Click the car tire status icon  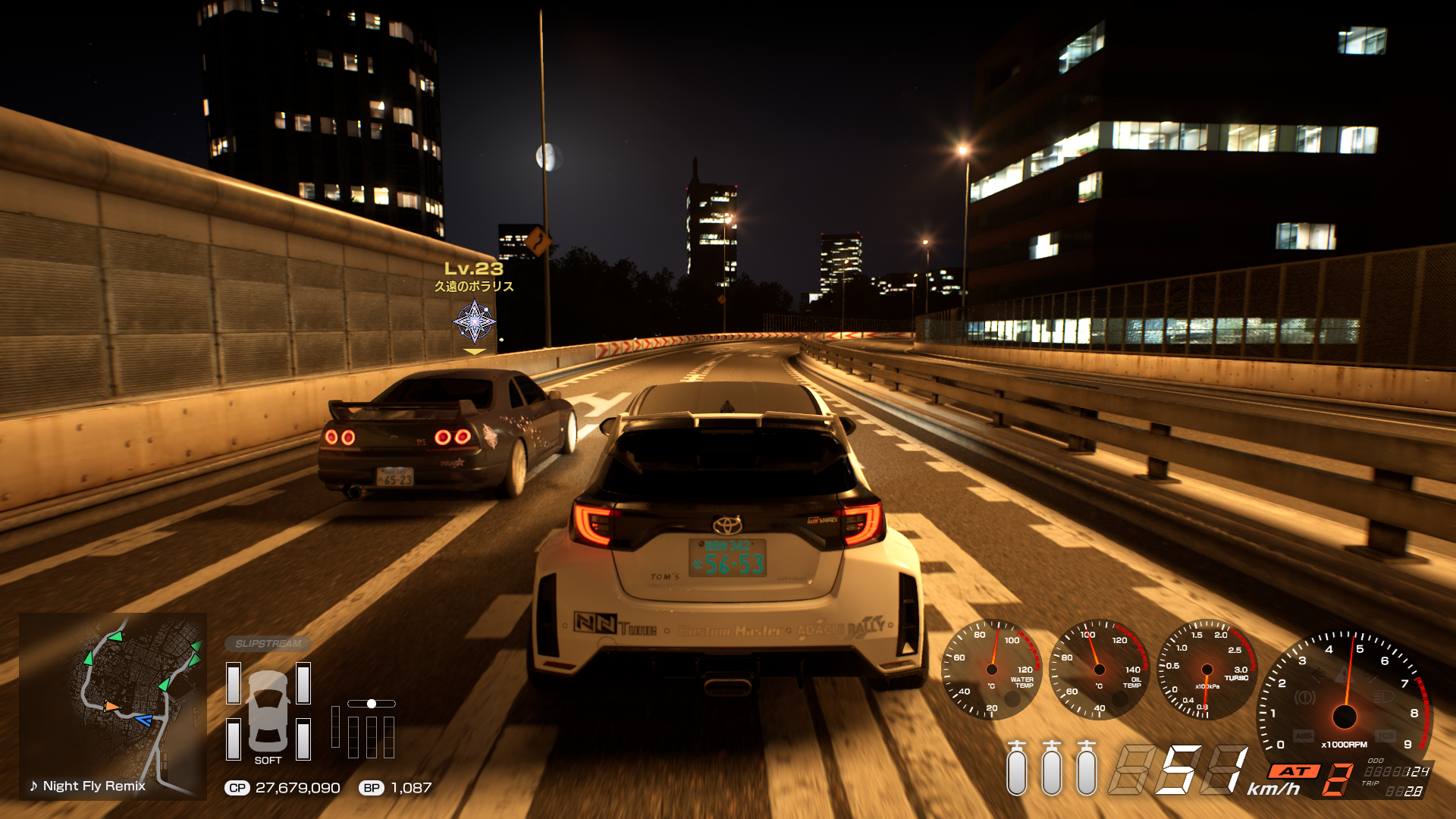[268, 711]
